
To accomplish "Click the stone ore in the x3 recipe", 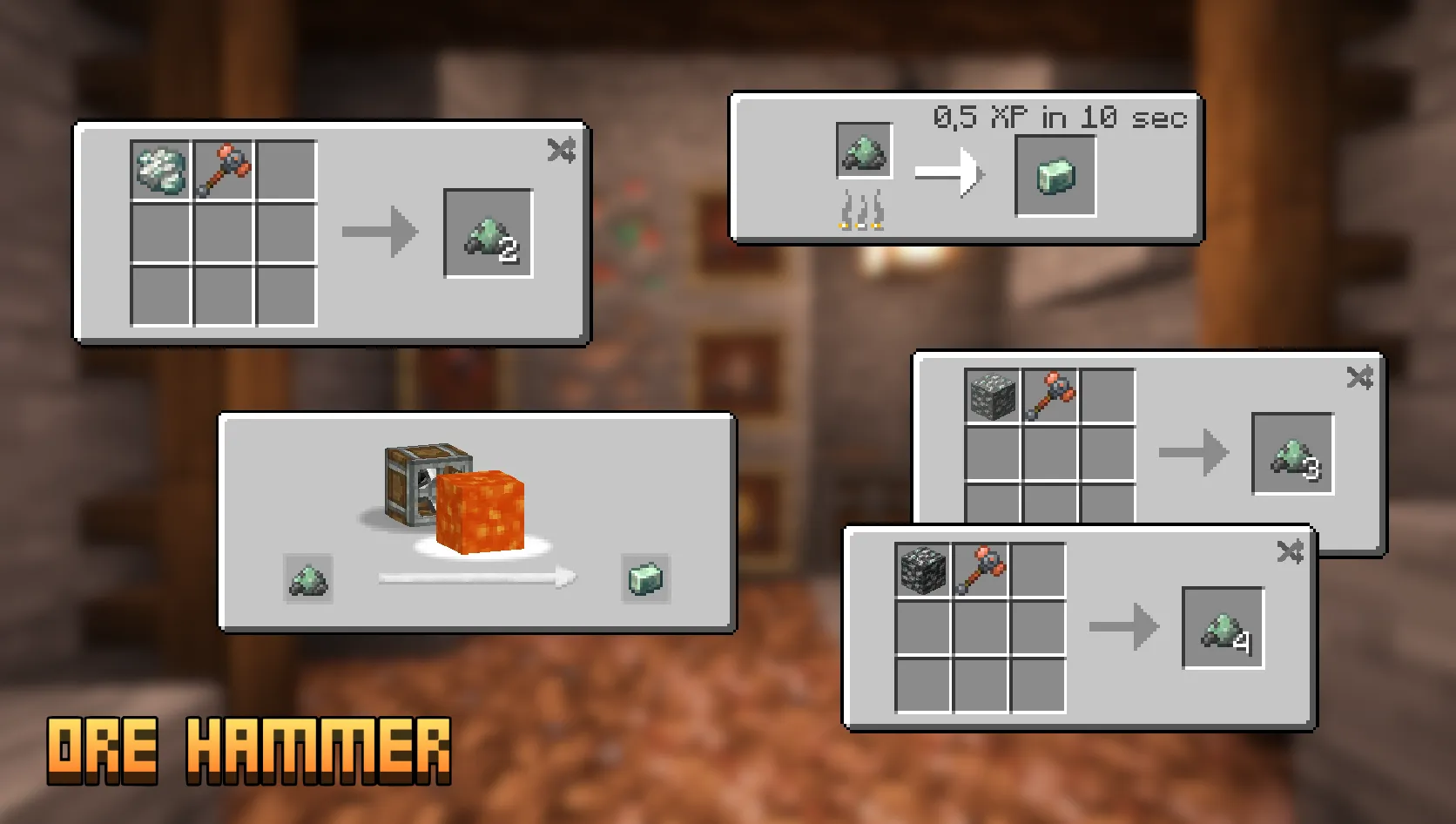I will coord(992,397).
